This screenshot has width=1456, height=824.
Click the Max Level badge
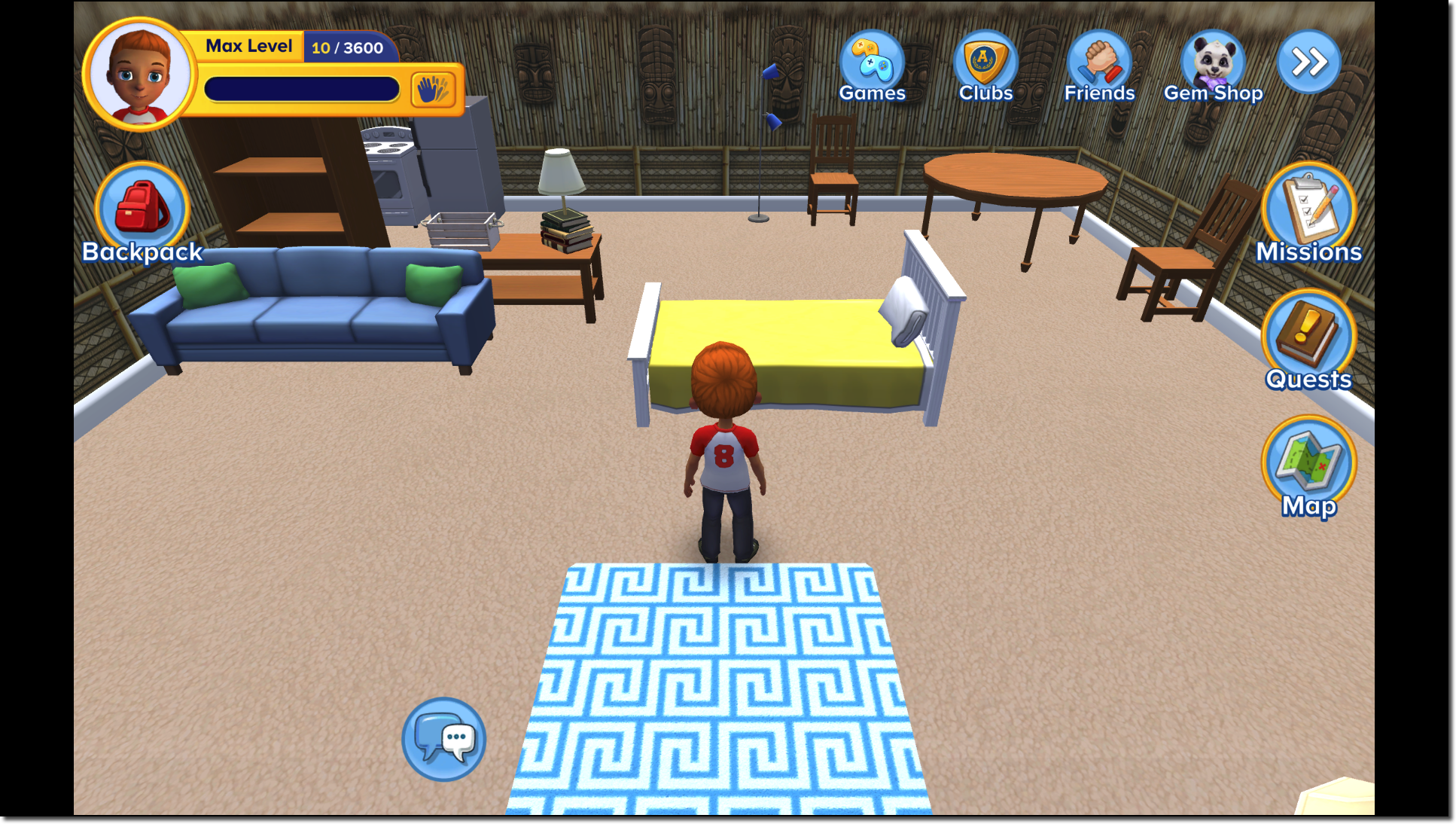249,47
